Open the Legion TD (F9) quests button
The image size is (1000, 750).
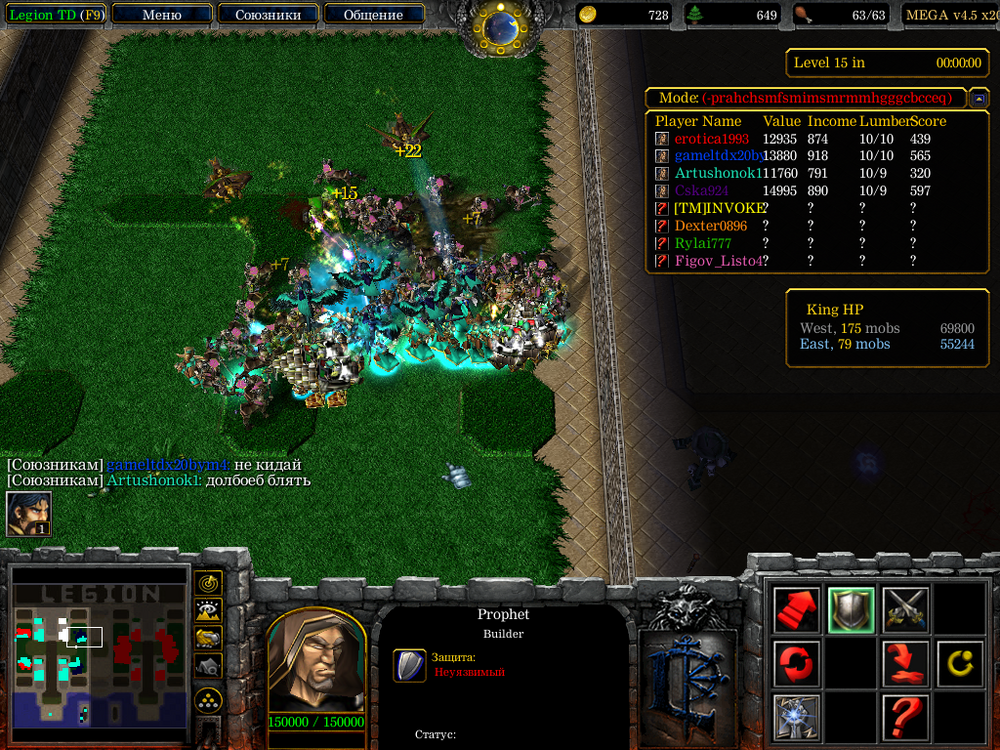tap(54, 15)
